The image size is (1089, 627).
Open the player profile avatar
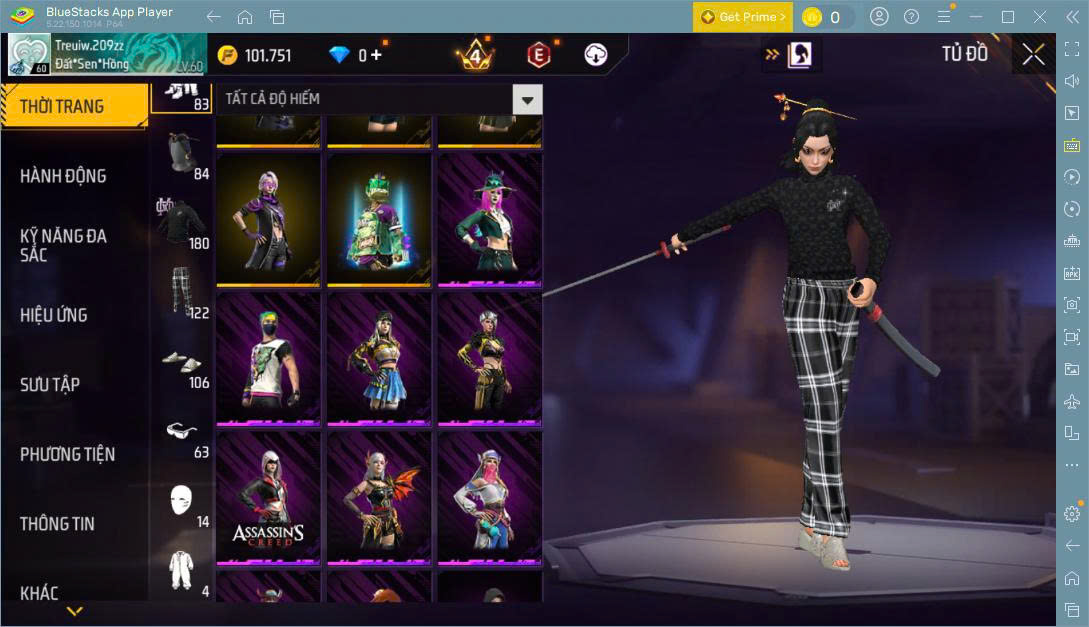point(29,55)
